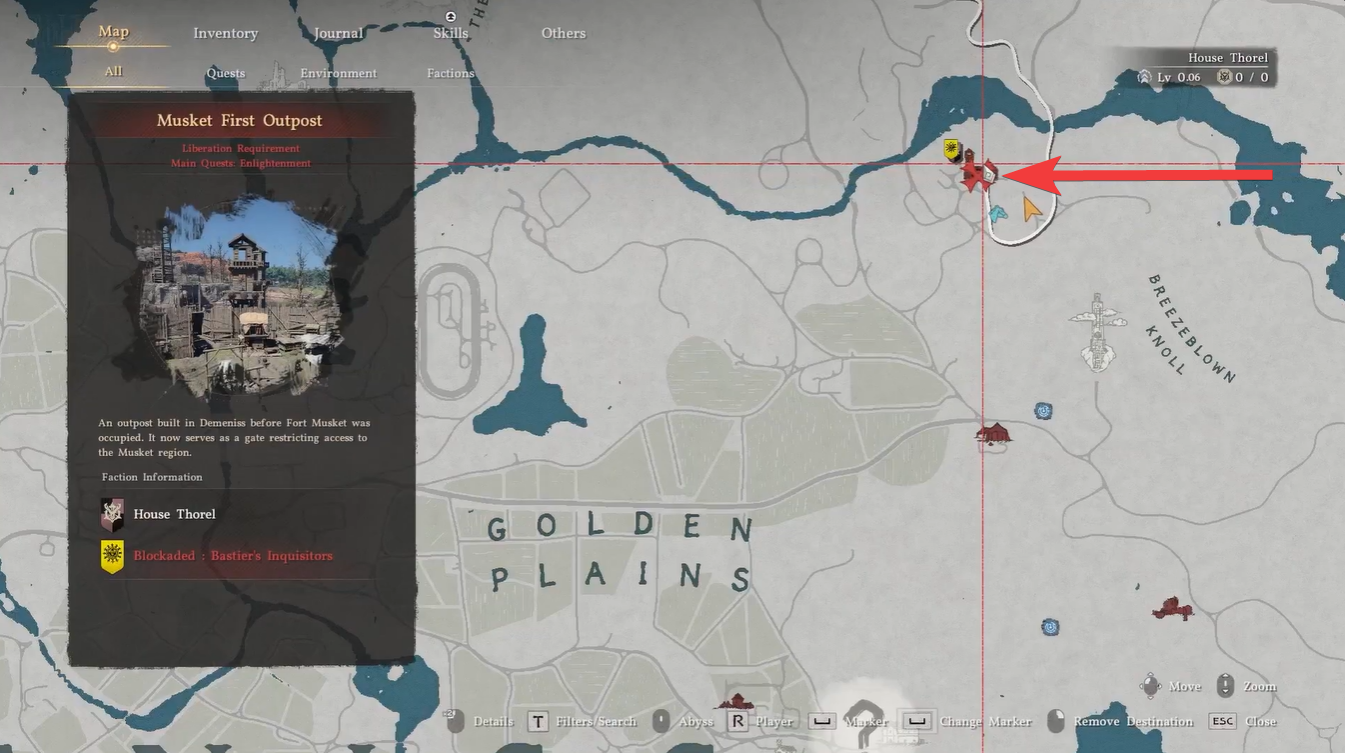Click Filters/Search at the bottom bar
The image size is (1345, 753).
(x=597, y=720)
